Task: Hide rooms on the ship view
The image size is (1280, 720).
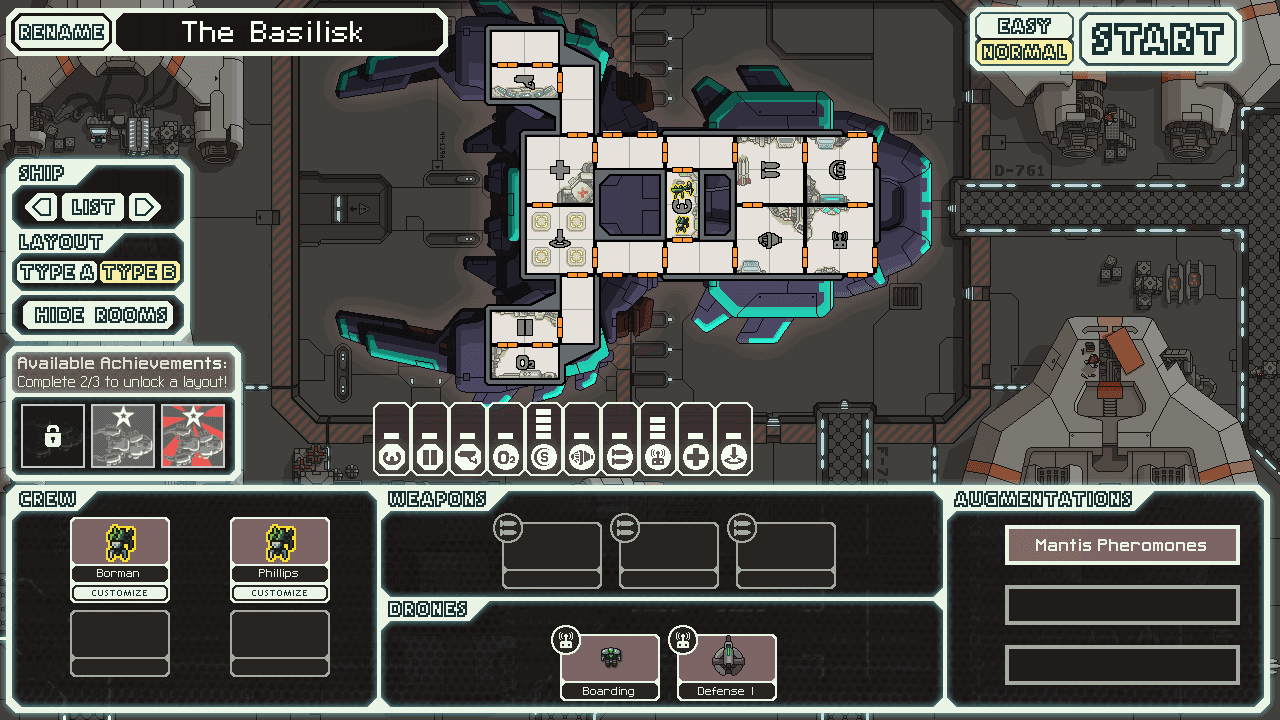Action: pyautogui.click(x=101, y=316)
